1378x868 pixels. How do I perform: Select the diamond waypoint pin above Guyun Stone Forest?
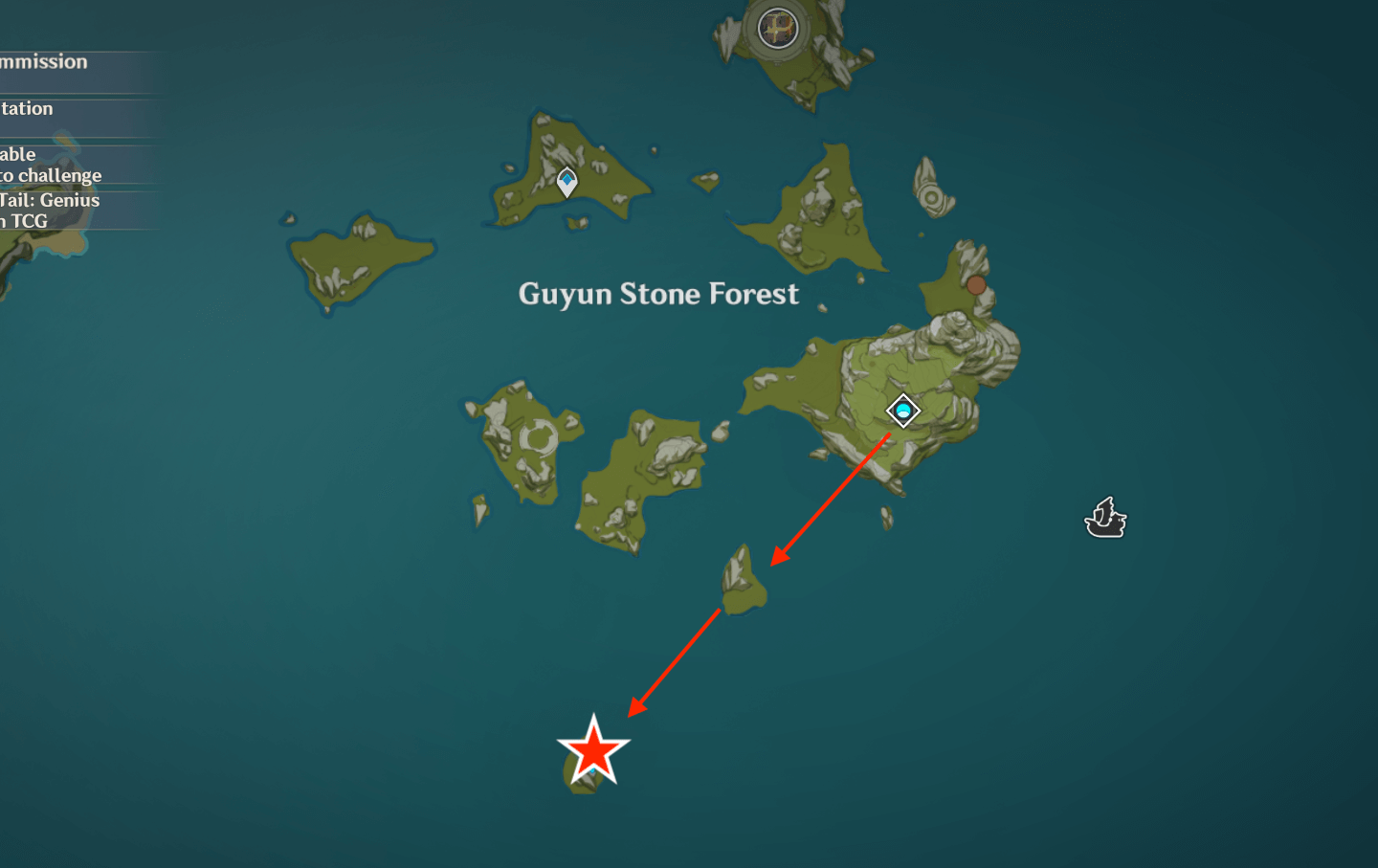coord(567,180)
